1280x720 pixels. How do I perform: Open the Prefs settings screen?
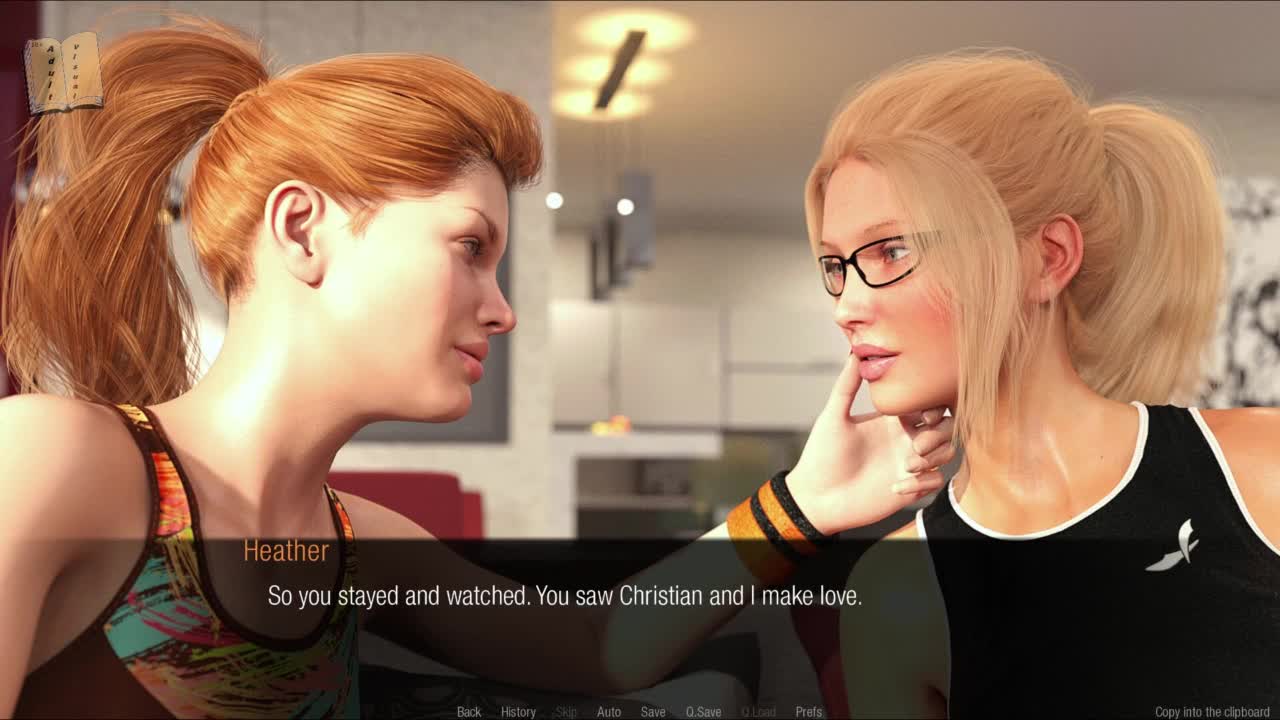(x=809, y=712)
